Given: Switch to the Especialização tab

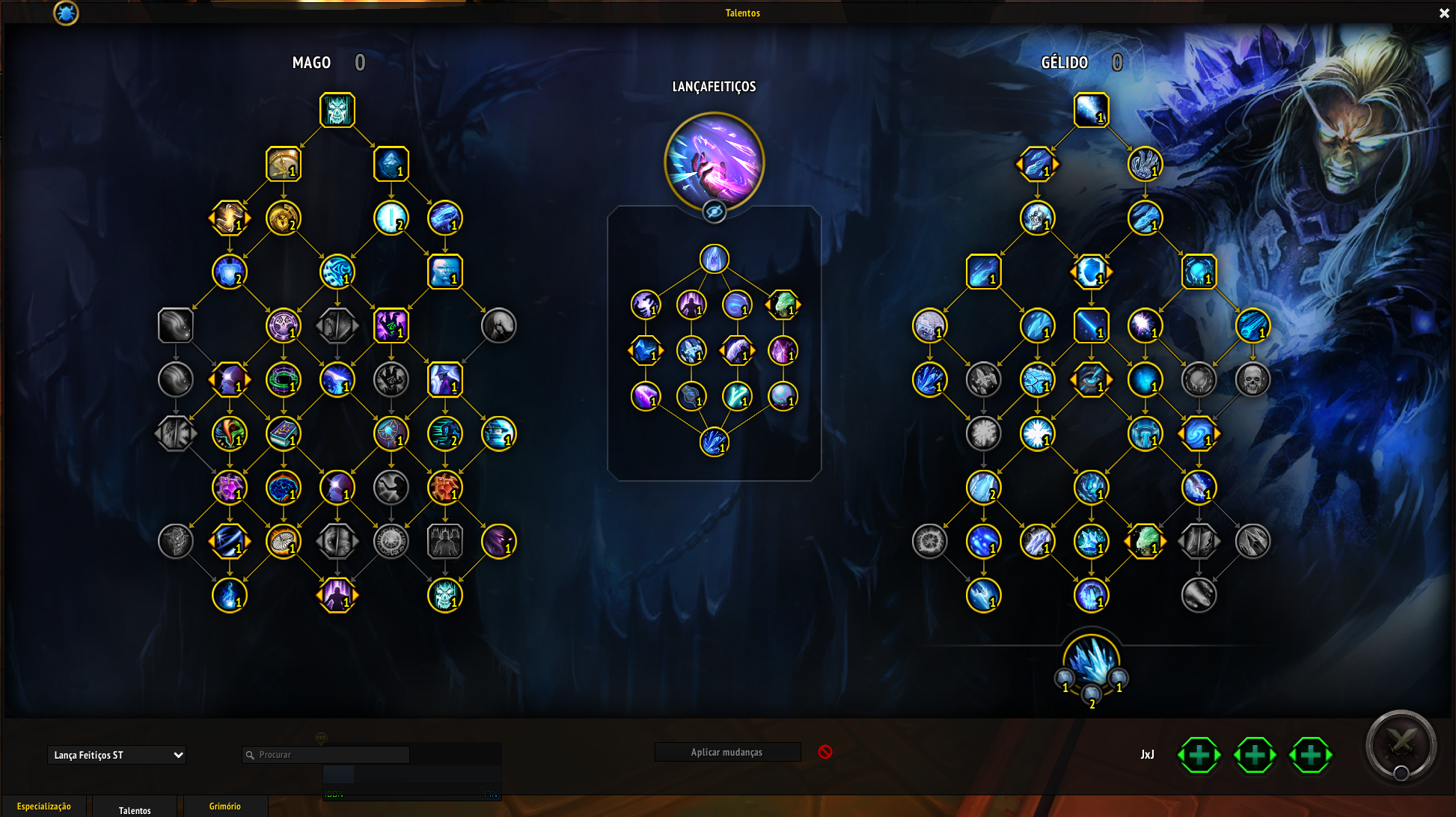Looking at the screenshot, I should [x=44, y=806].
